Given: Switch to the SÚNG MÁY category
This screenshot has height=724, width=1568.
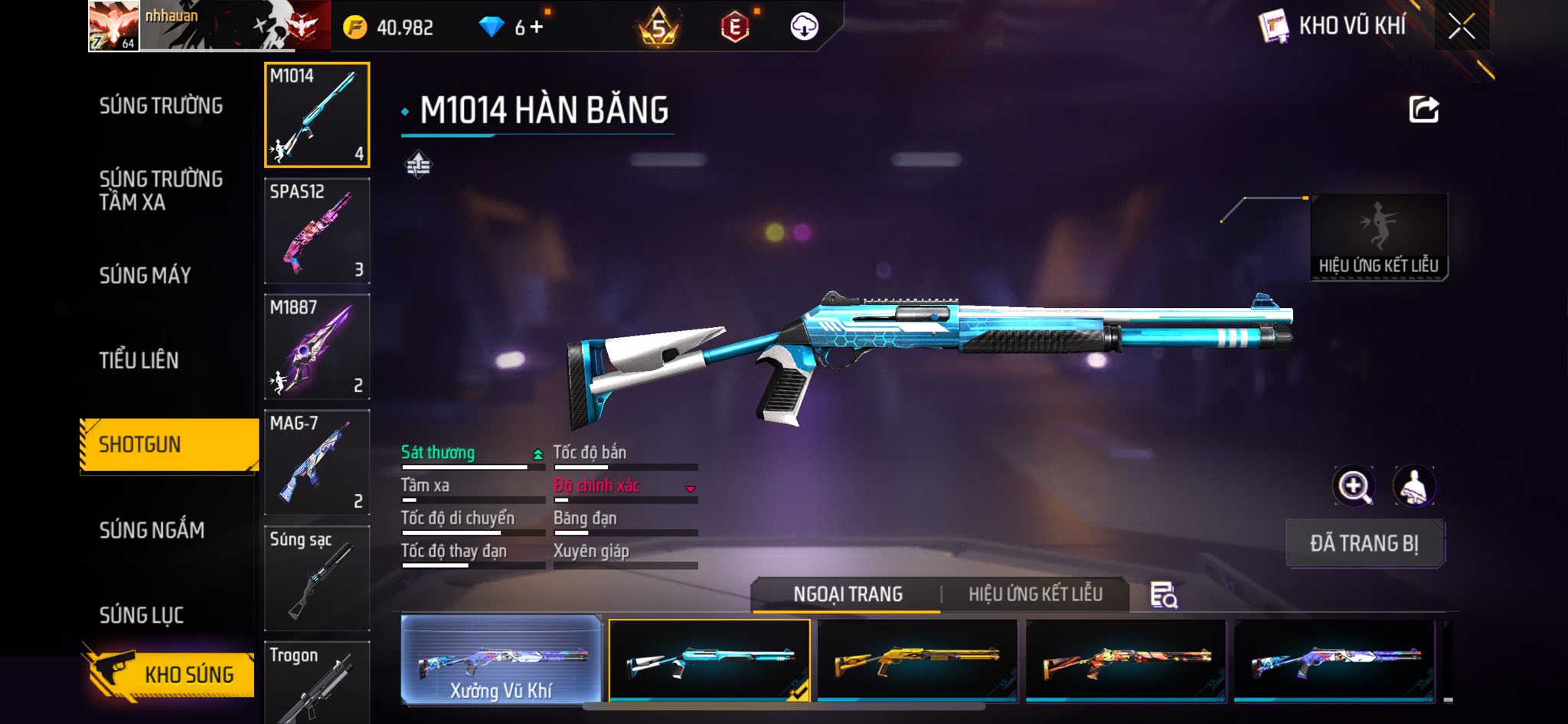Looking at the screenshot, I should tap(145, 275).
